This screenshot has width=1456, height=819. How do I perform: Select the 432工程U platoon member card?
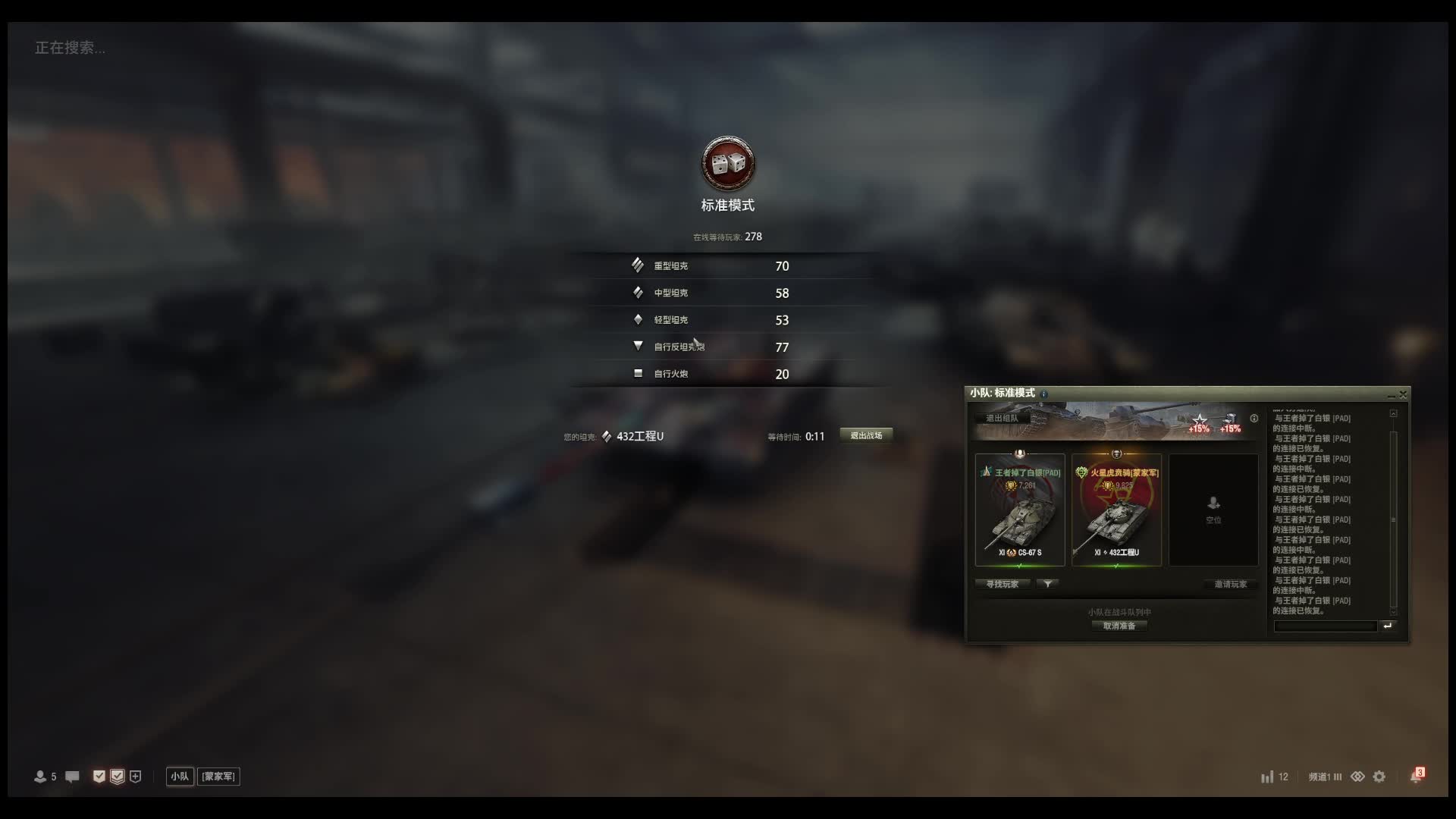click(x=1116, y=510)
